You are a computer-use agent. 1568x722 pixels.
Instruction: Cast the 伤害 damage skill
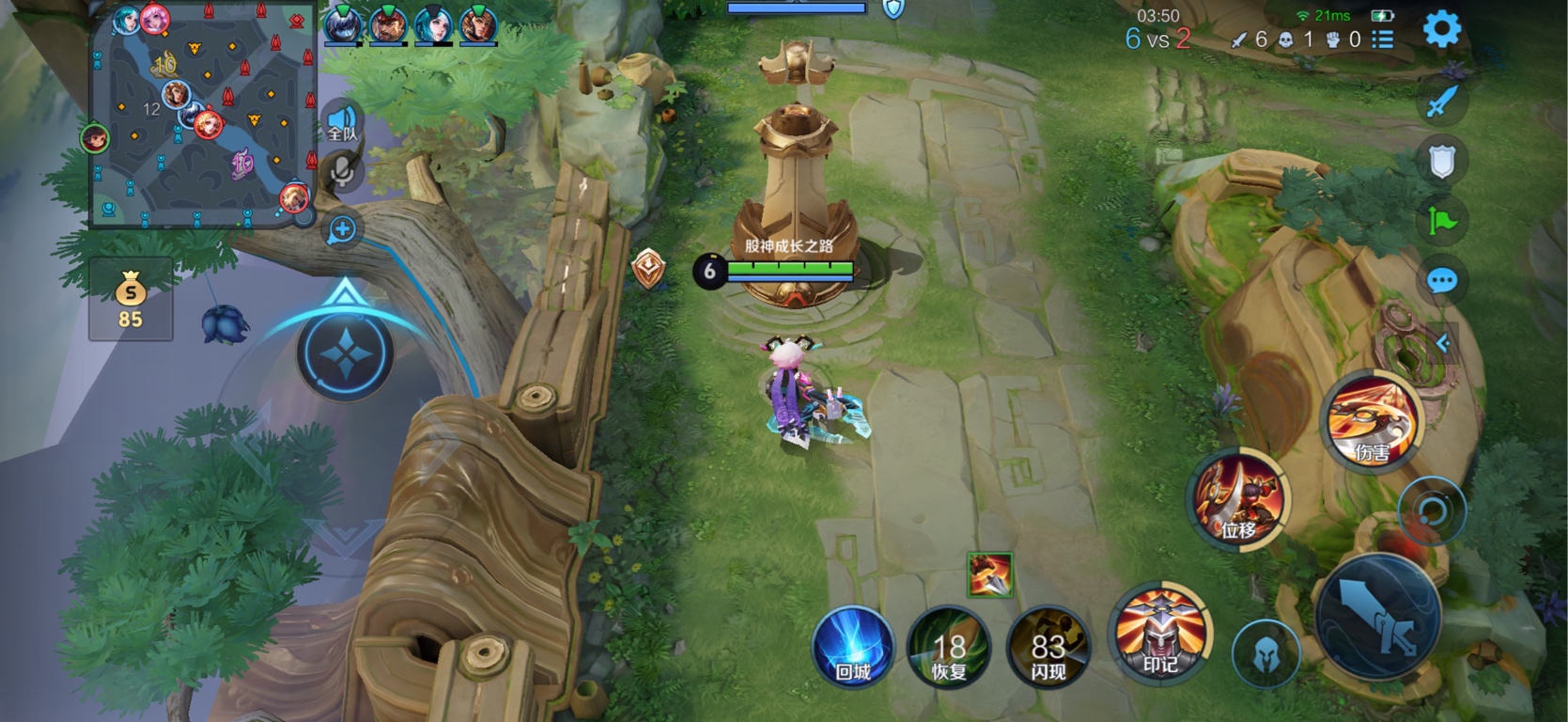click(1372, 422)
